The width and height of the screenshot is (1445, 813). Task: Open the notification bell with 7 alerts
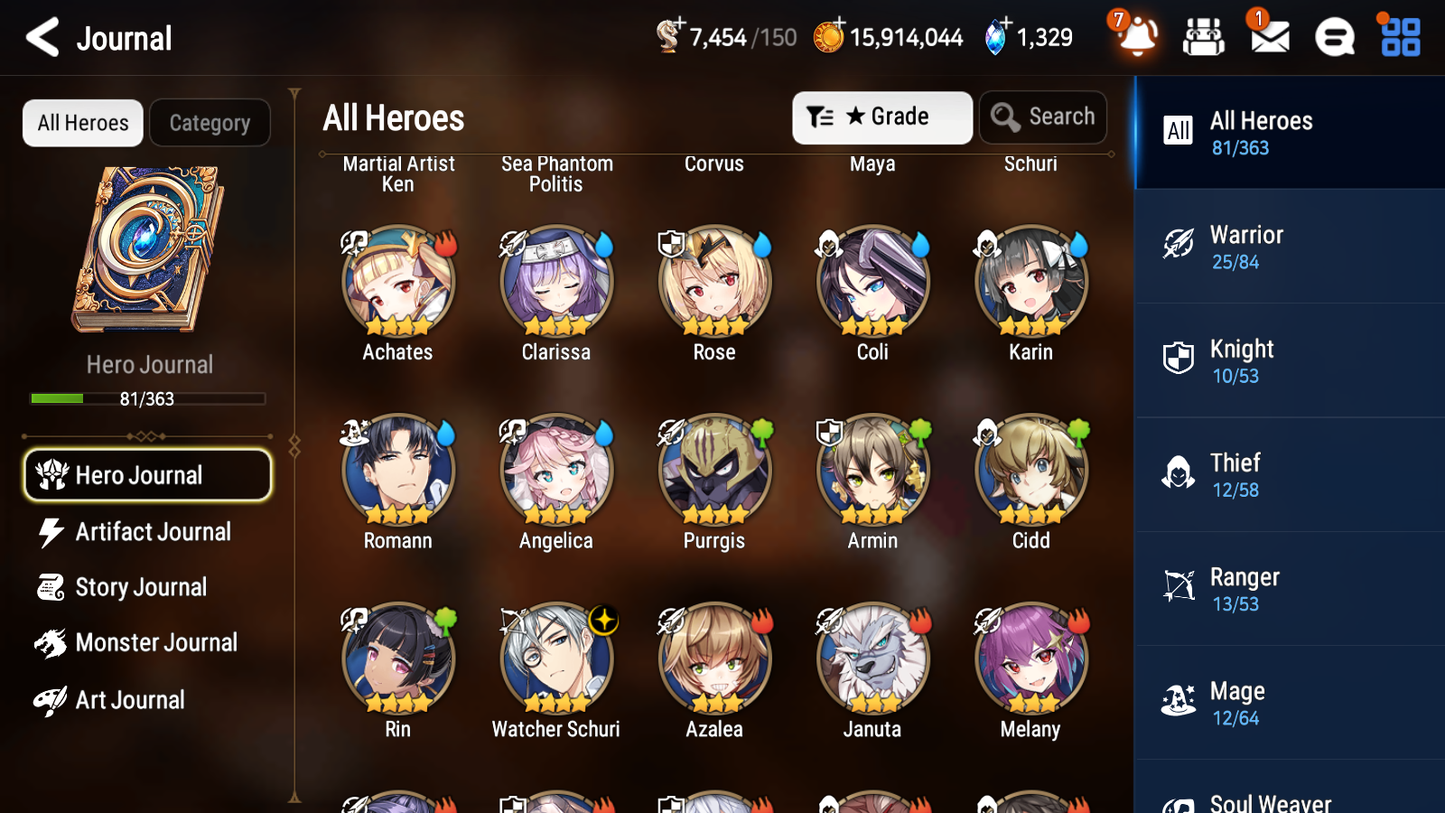[x=1137, y=36]
